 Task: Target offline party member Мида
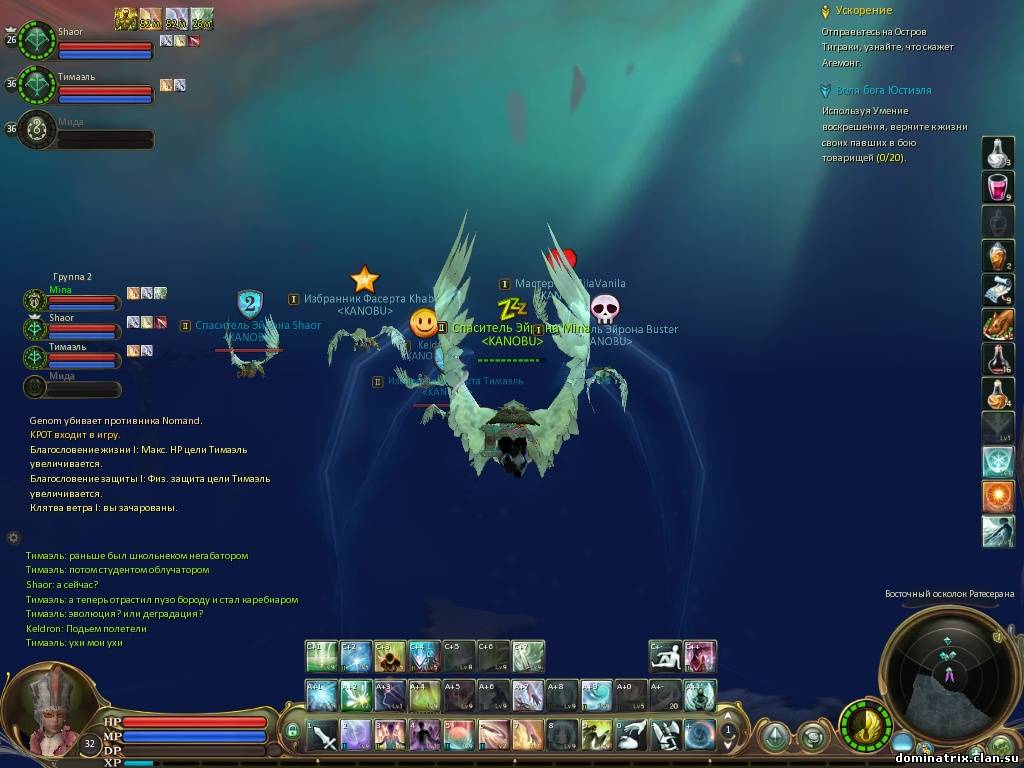coord(38,130)
